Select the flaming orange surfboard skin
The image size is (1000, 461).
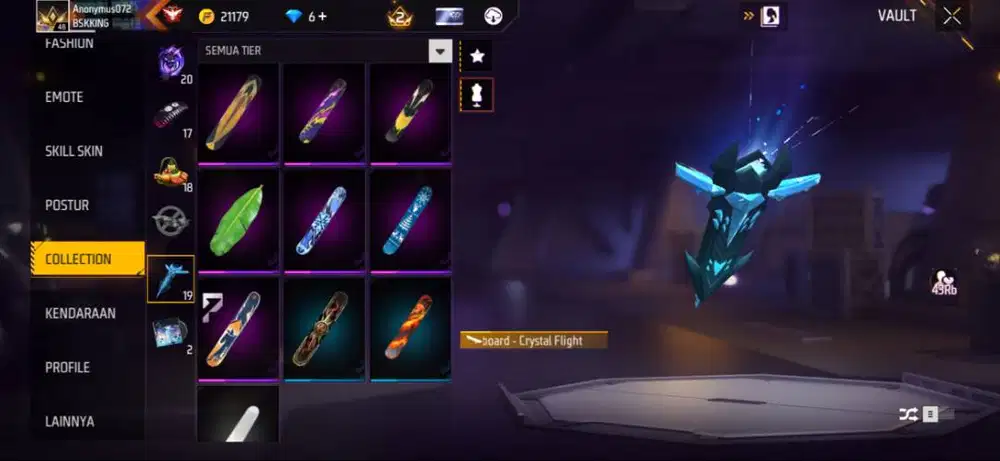tap(410, 328)
